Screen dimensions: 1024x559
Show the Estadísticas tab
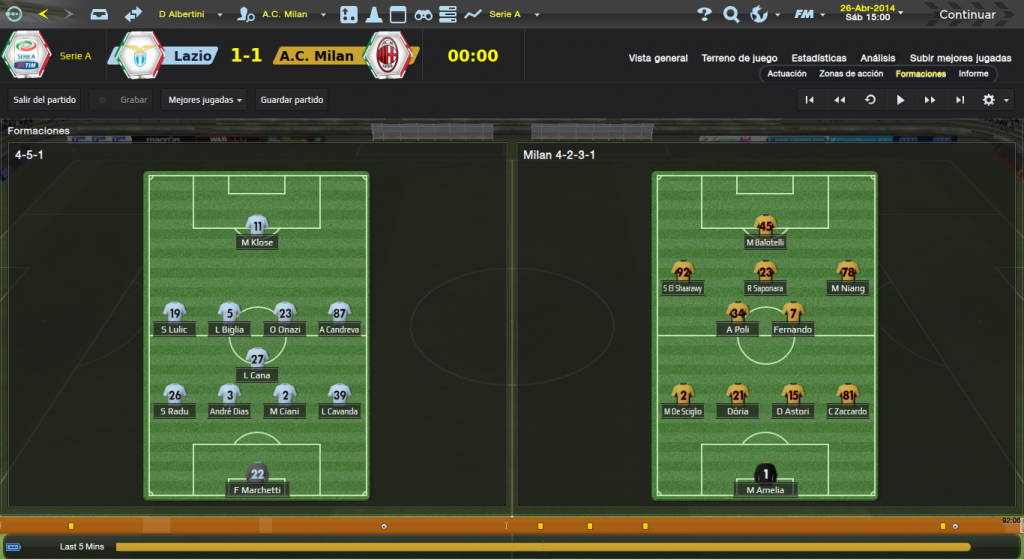(x=818, y=58)
